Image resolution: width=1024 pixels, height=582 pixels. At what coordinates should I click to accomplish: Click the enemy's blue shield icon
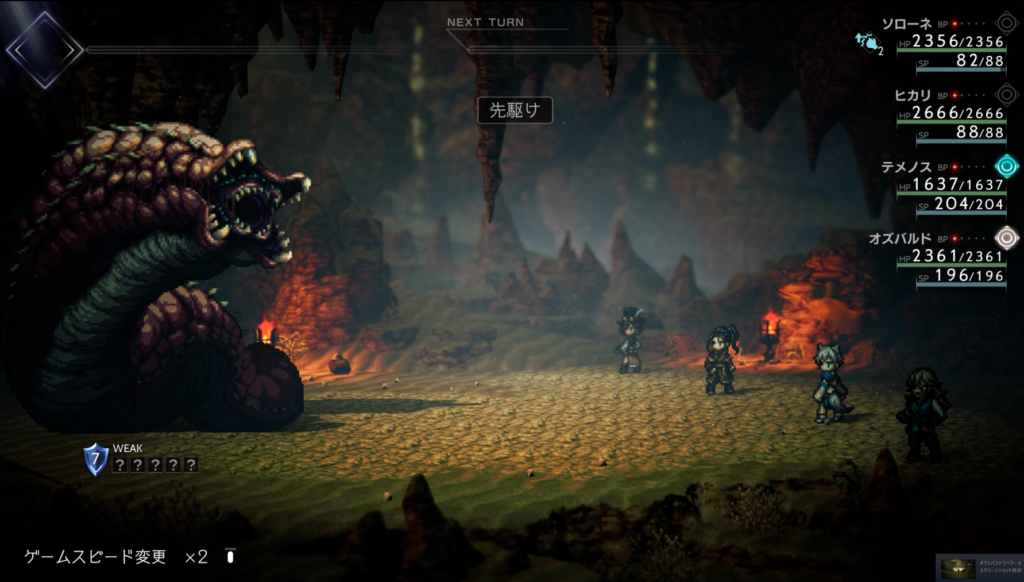point(96,459)
